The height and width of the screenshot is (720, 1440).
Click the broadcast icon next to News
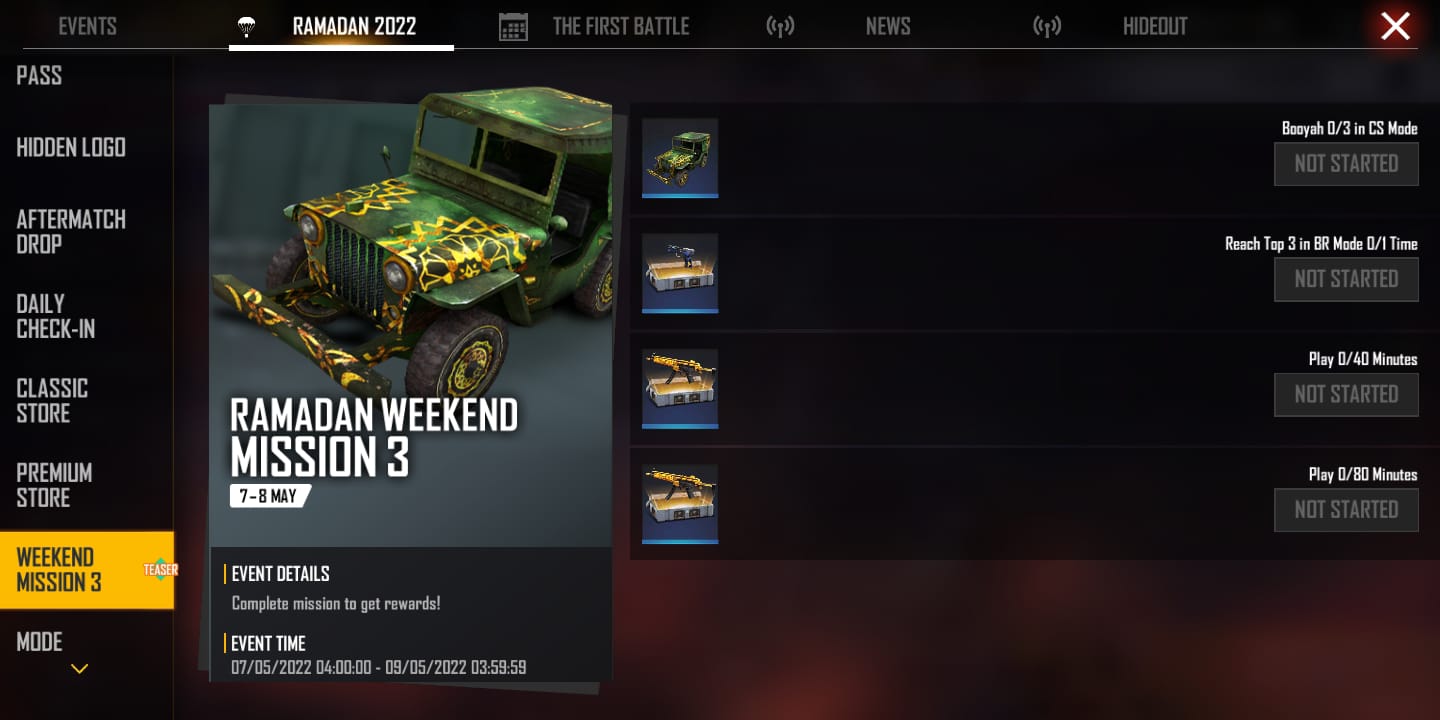781,26
